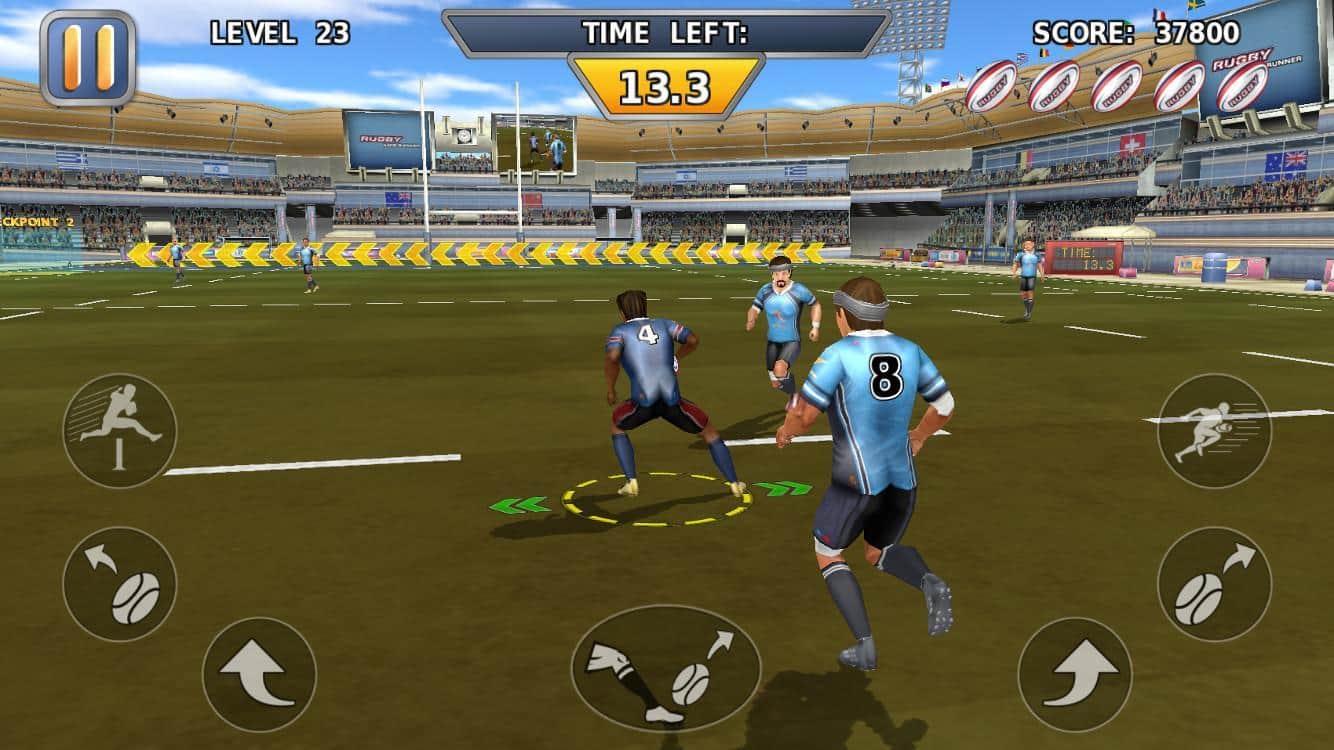Tap the hurdle jump action button

click(120, 431)
